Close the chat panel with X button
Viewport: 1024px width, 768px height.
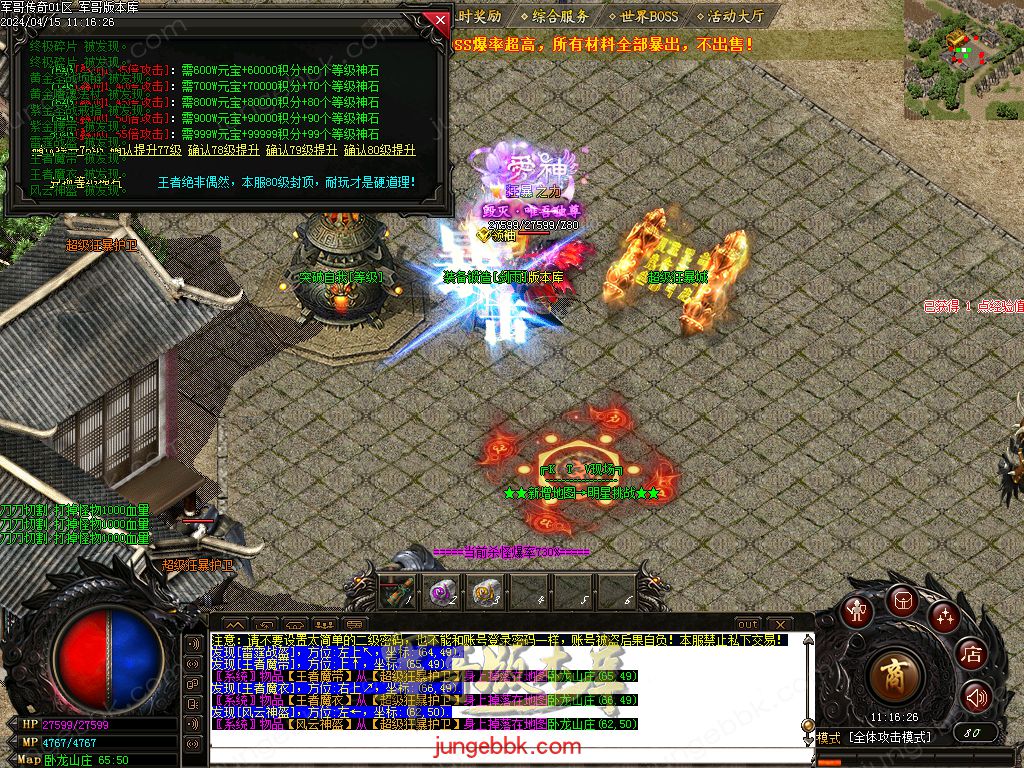(778, 624)
